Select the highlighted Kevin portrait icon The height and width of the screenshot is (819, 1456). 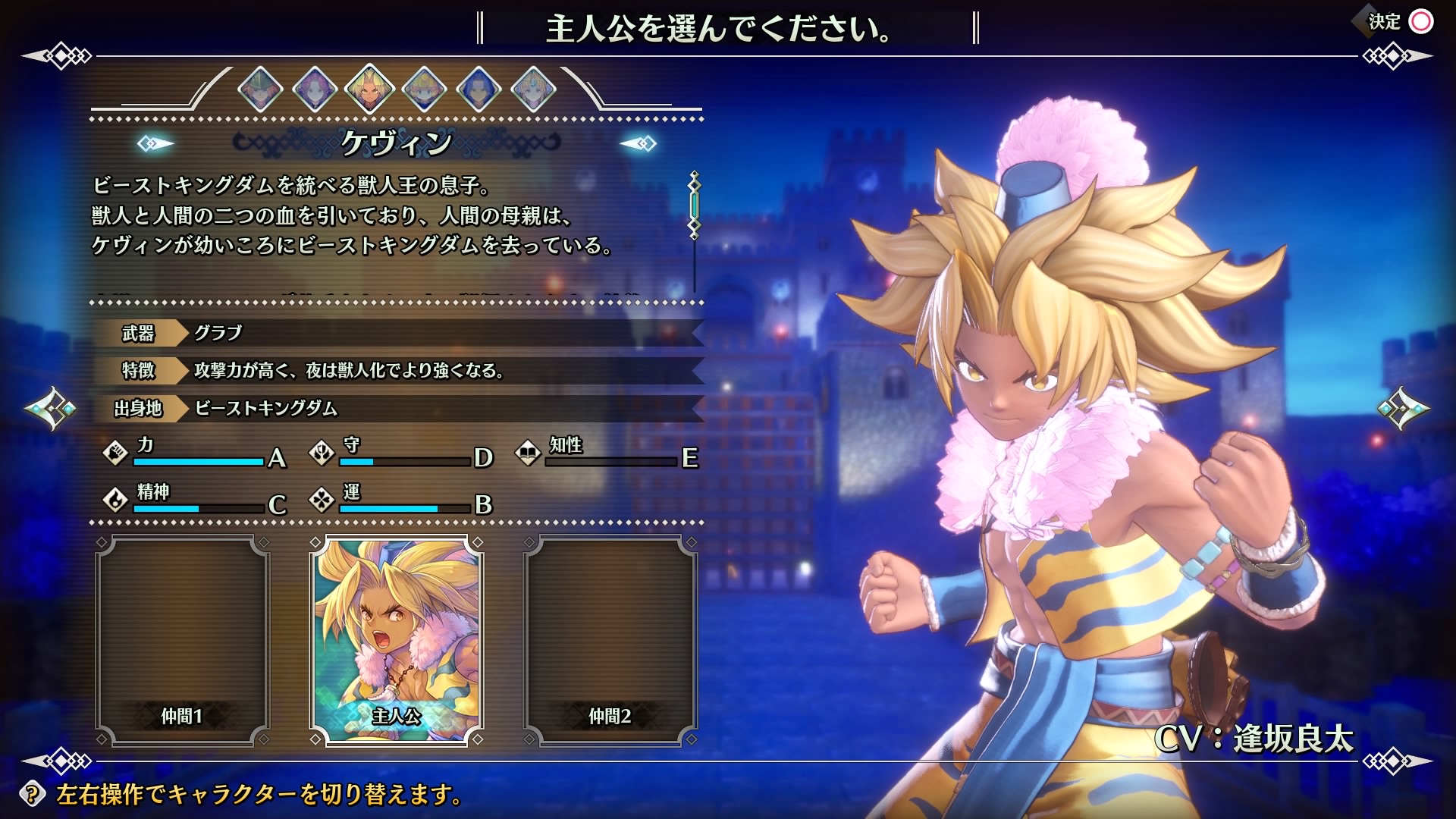pyautogui.click(x=369, y=89)
